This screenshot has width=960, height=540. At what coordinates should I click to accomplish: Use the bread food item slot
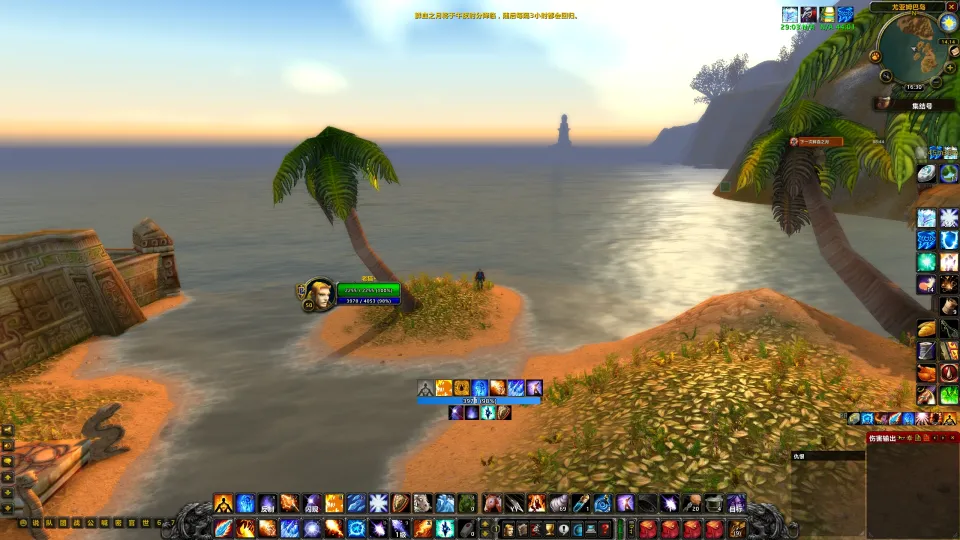tap(926, 328)
